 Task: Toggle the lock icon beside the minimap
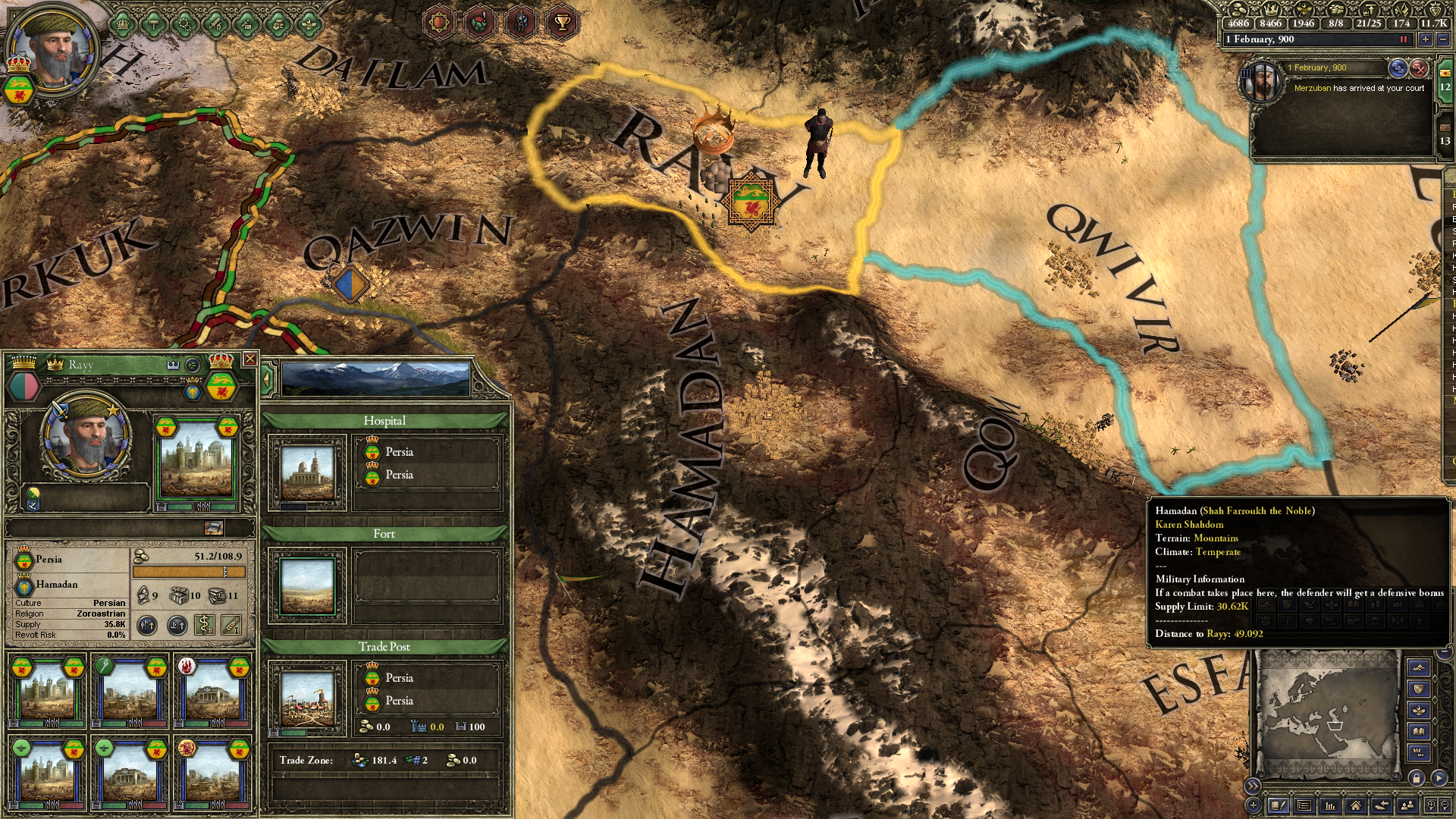tap(1417, 778)
